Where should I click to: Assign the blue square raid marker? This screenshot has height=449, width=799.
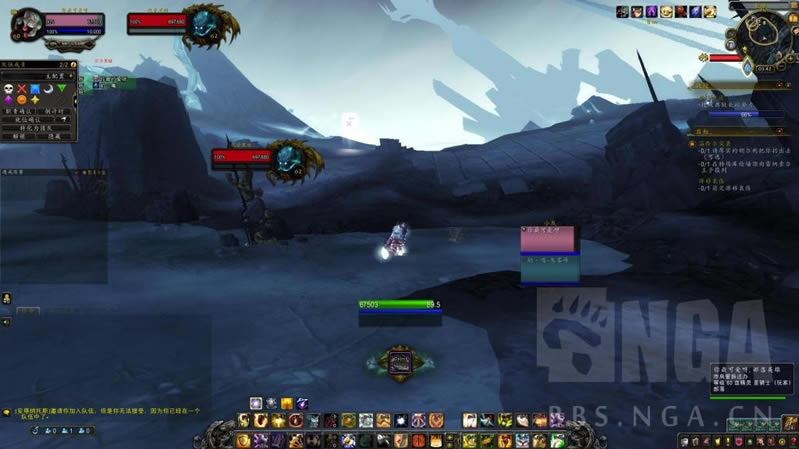35,88
